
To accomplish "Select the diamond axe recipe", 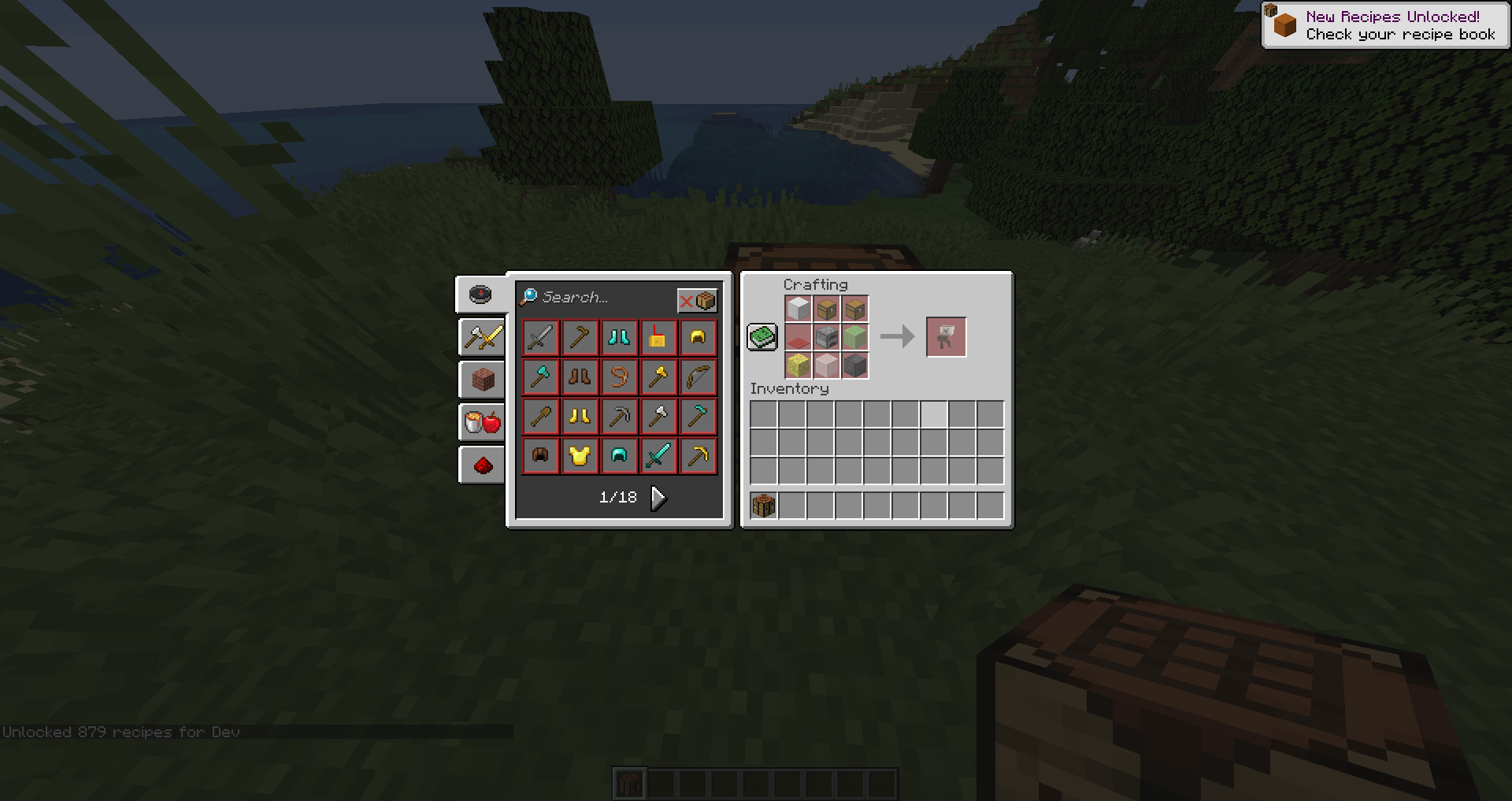I will coord(541,376).
